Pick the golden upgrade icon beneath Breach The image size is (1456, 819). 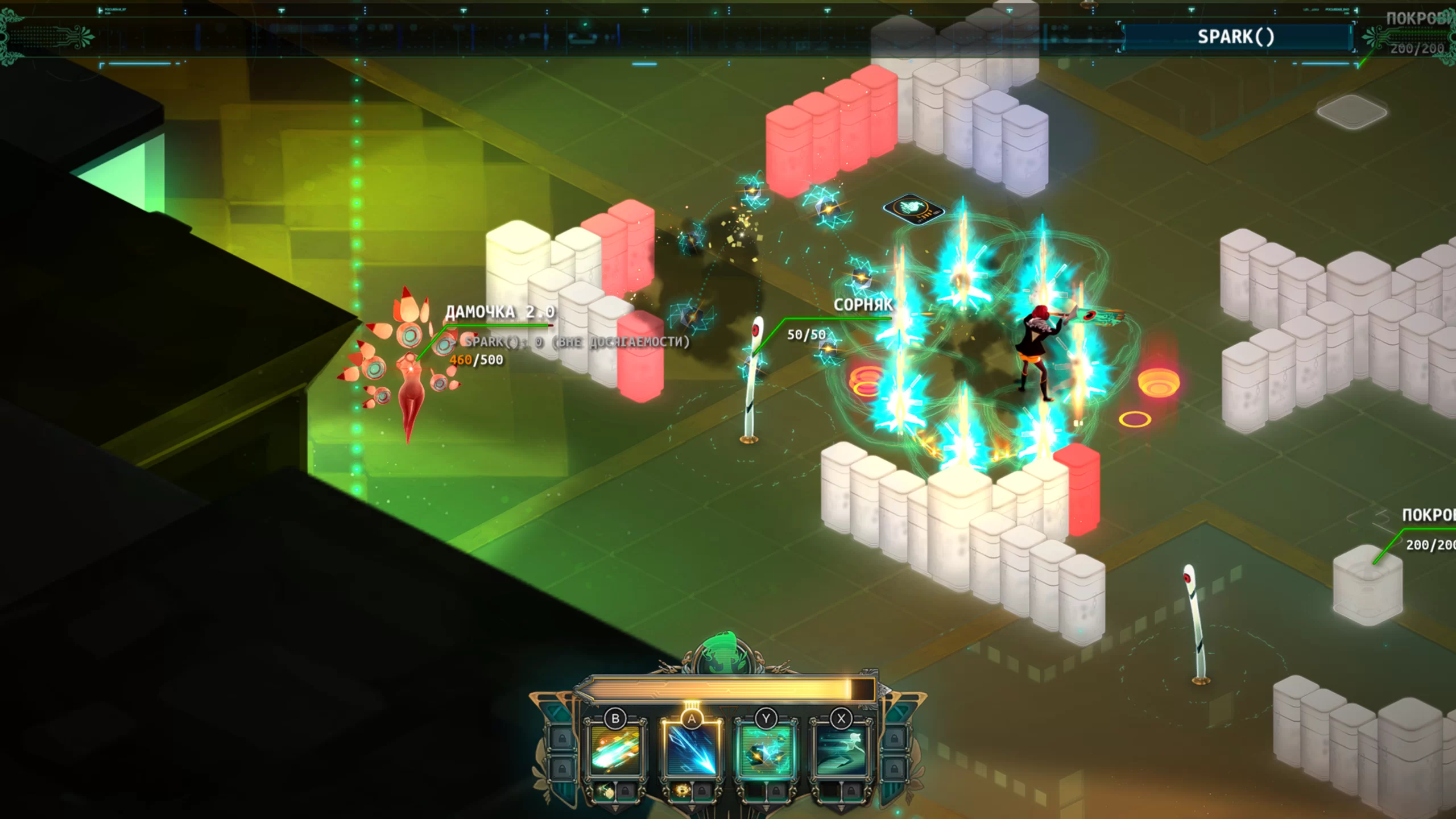point(682,791)
